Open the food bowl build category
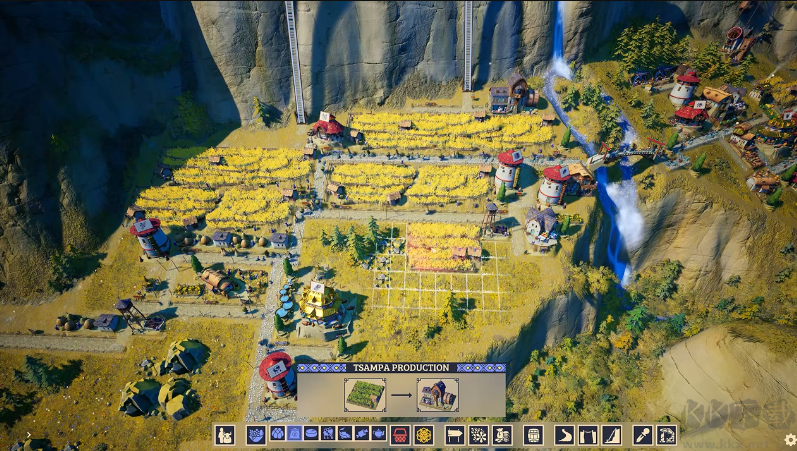This screenshot has width=797, height=451. point(256,435)
